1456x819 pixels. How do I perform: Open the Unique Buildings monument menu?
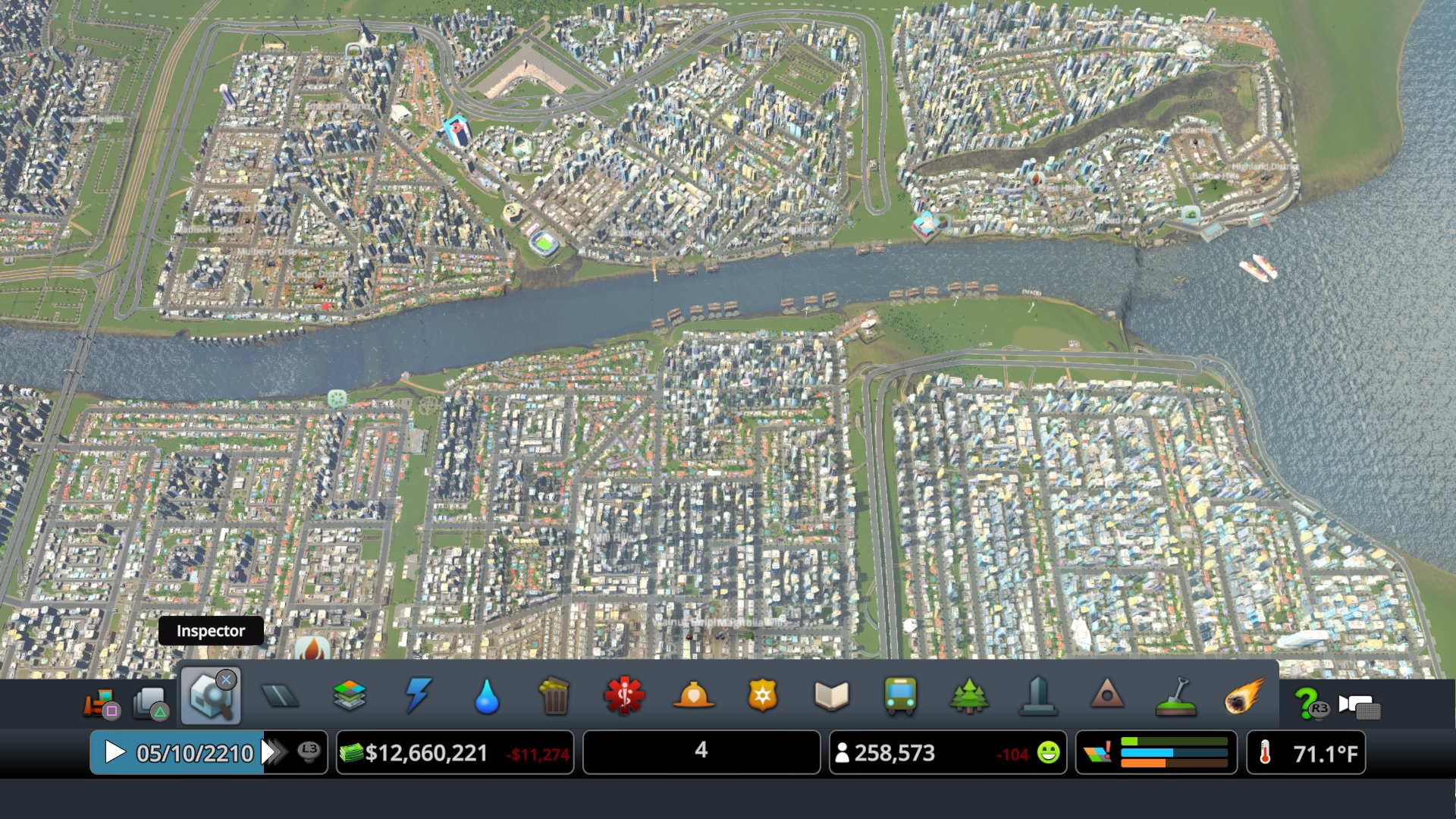click(x=1038, y=698)
